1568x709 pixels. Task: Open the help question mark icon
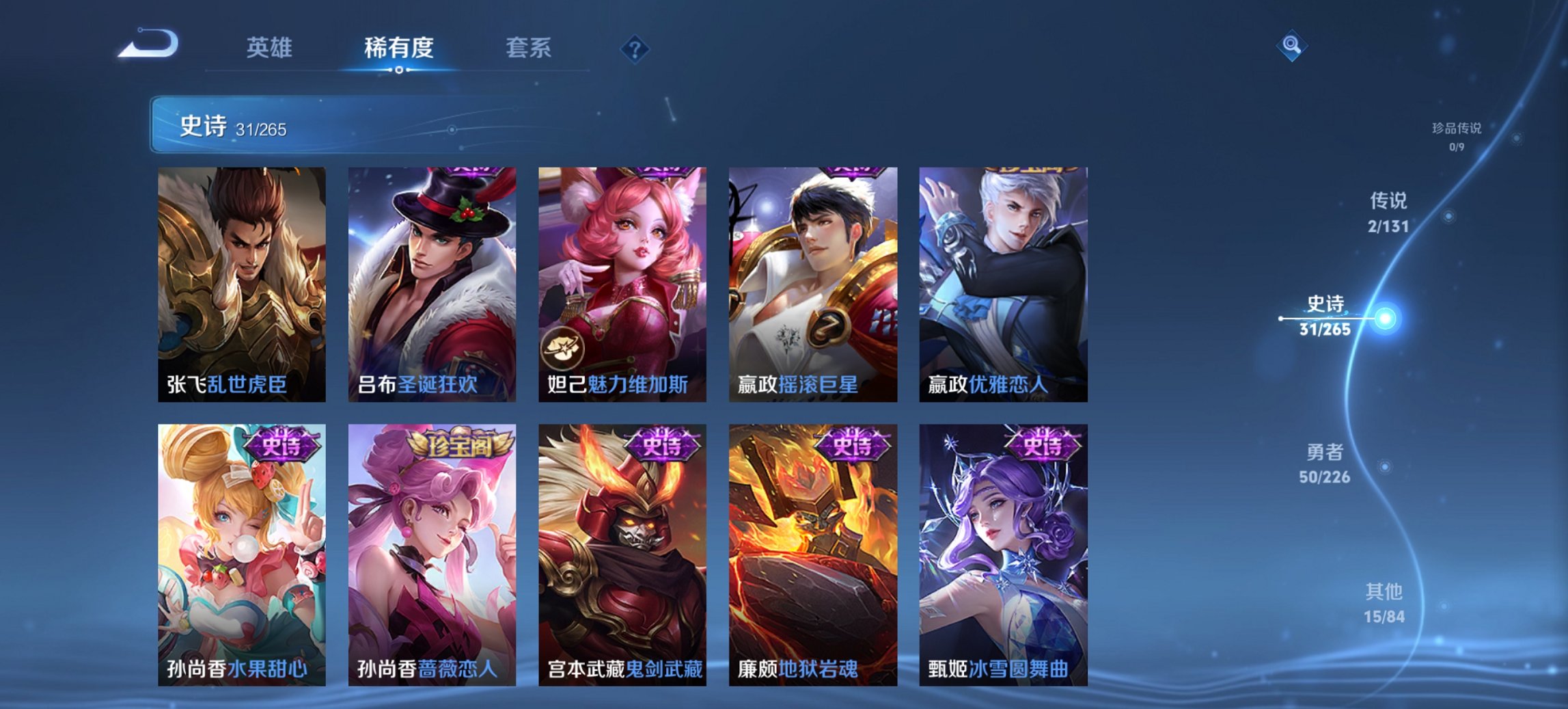pos(634,49)
